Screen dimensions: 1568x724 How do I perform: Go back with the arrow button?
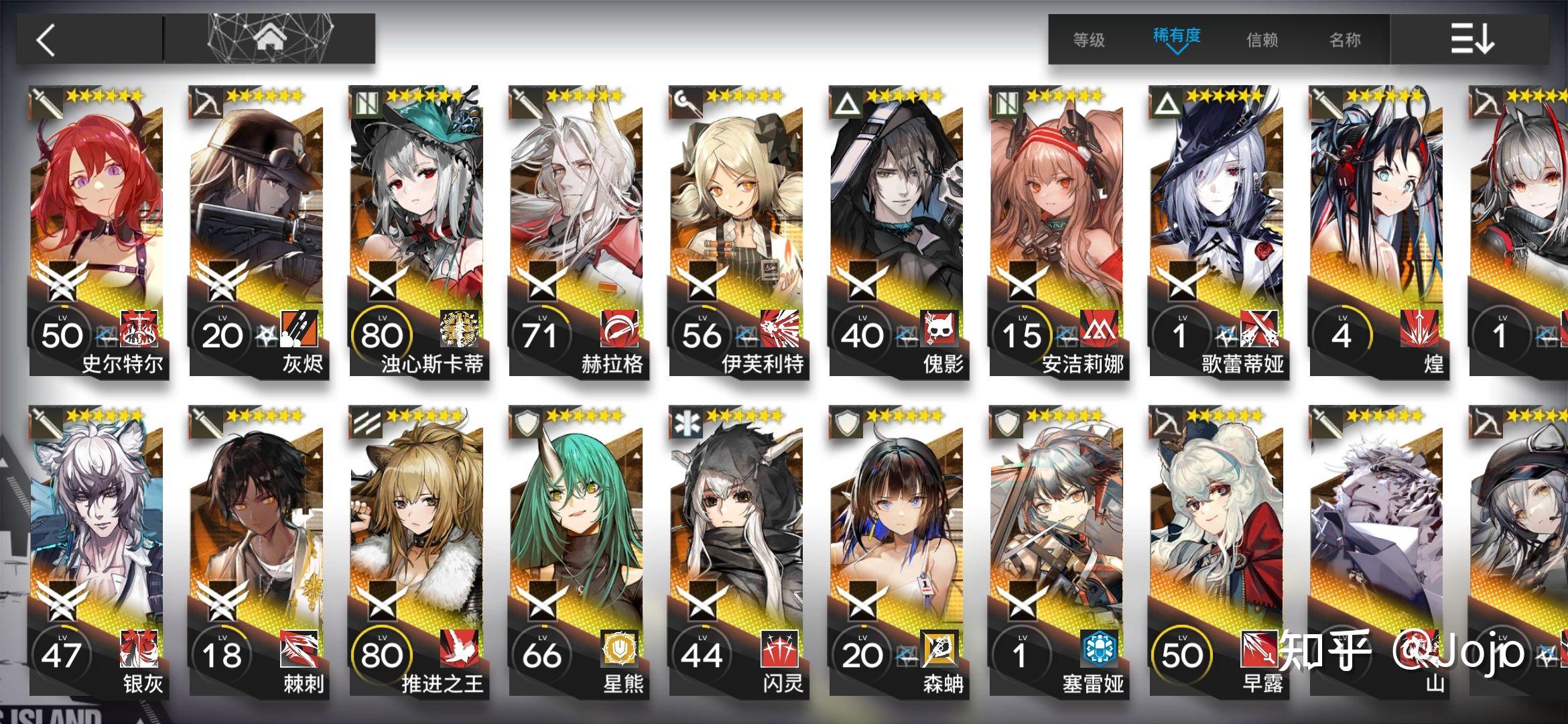(47, 40)
